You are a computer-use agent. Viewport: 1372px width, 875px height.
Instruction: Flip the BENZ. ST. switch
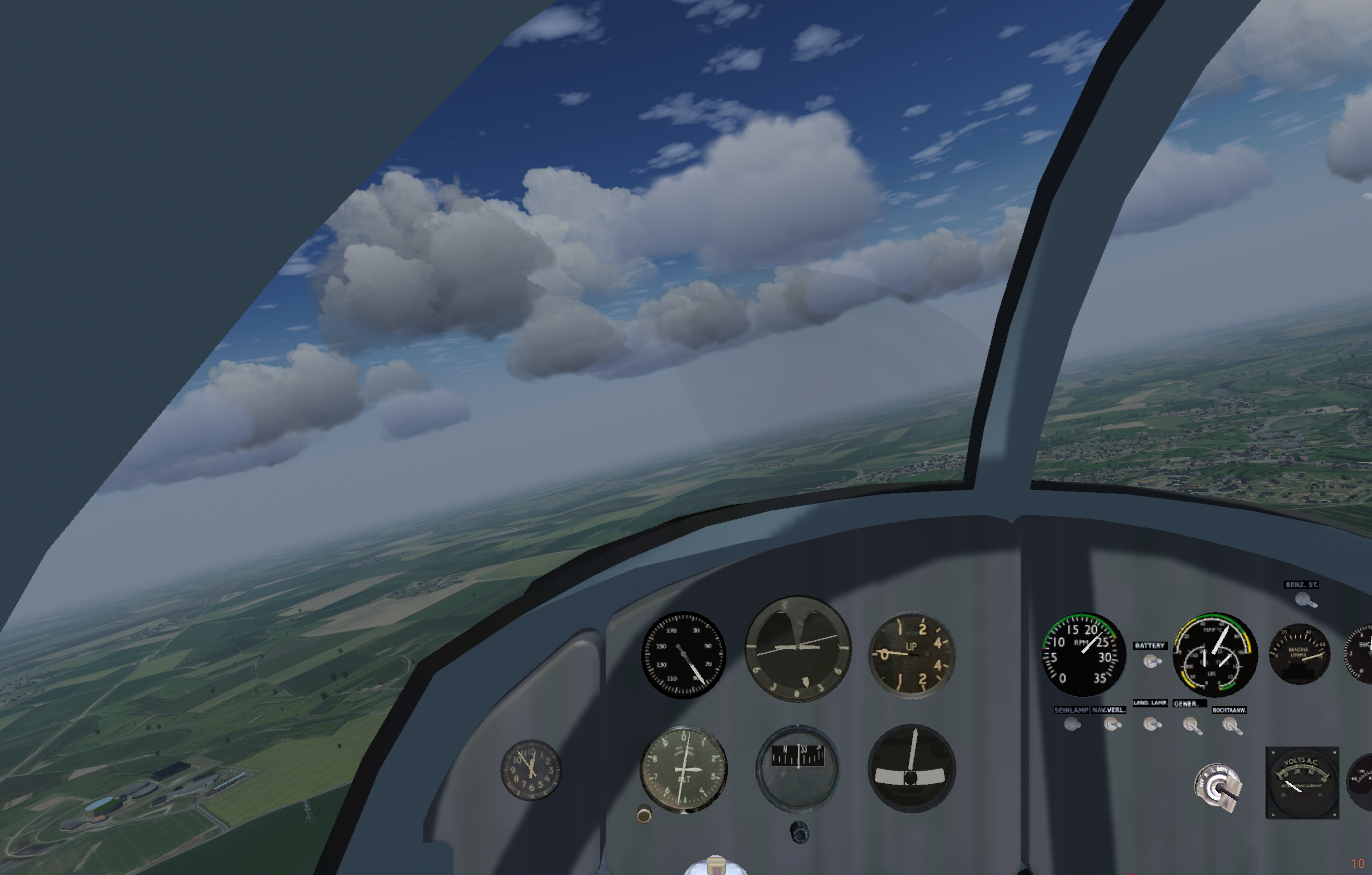(x=1303, y=600)
